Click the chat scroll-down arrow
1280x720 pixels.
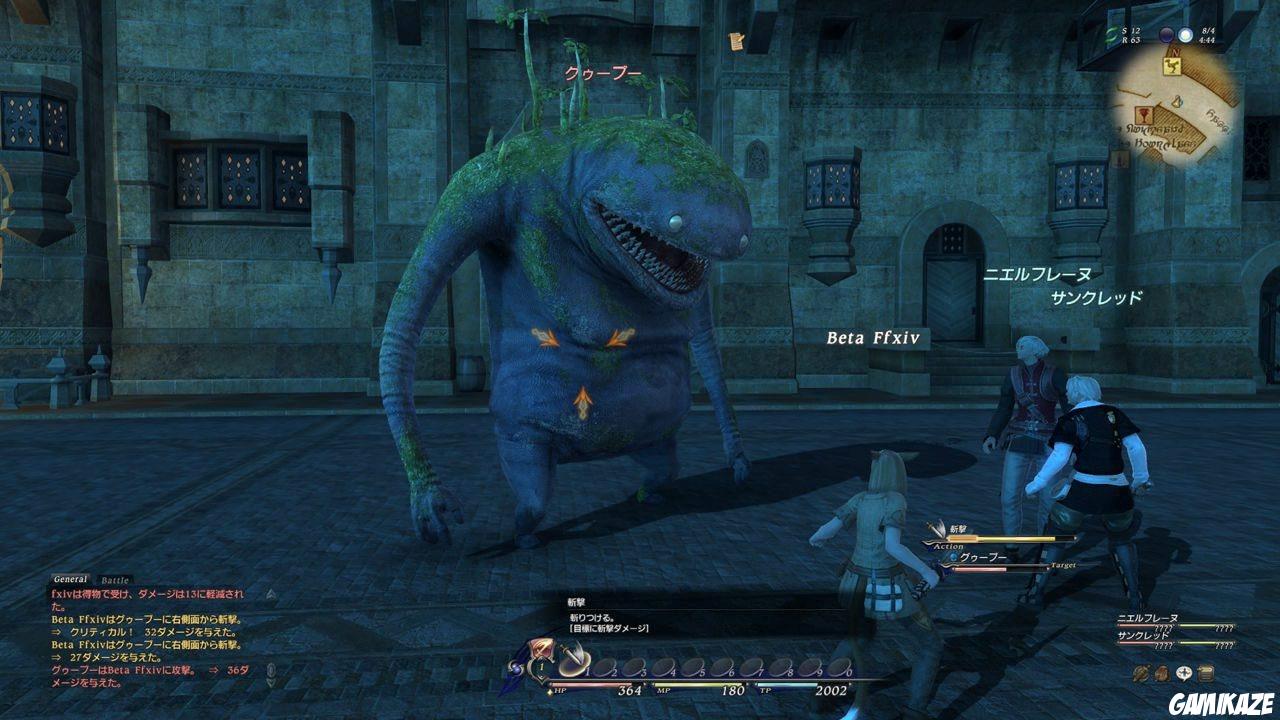[x=271, y=682]
